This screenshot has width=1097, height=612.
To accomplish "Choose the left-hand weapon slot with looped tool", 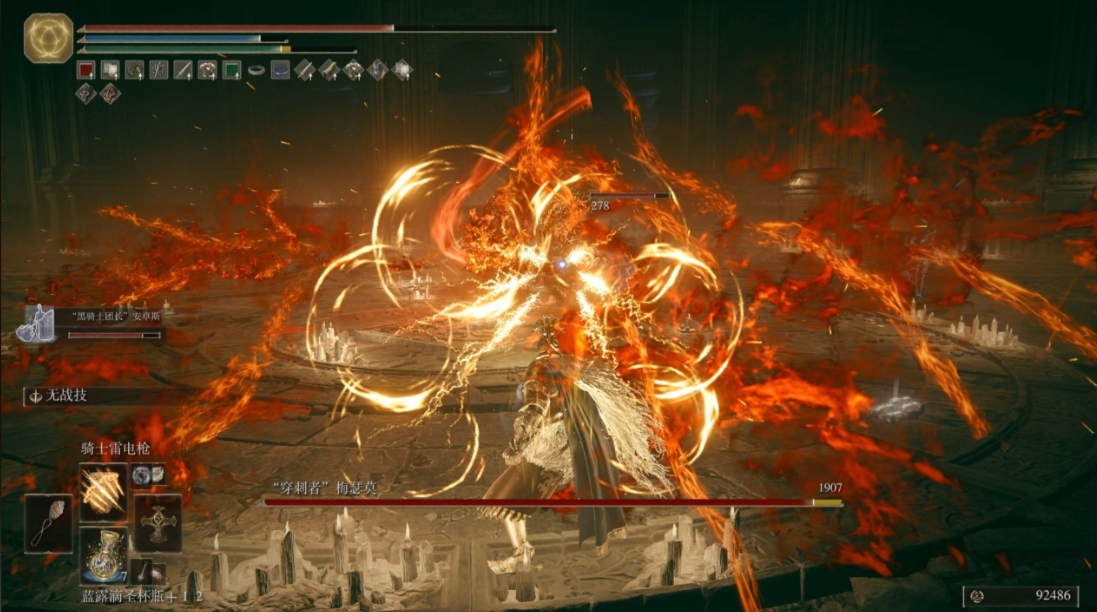I will tap(49, 522).
